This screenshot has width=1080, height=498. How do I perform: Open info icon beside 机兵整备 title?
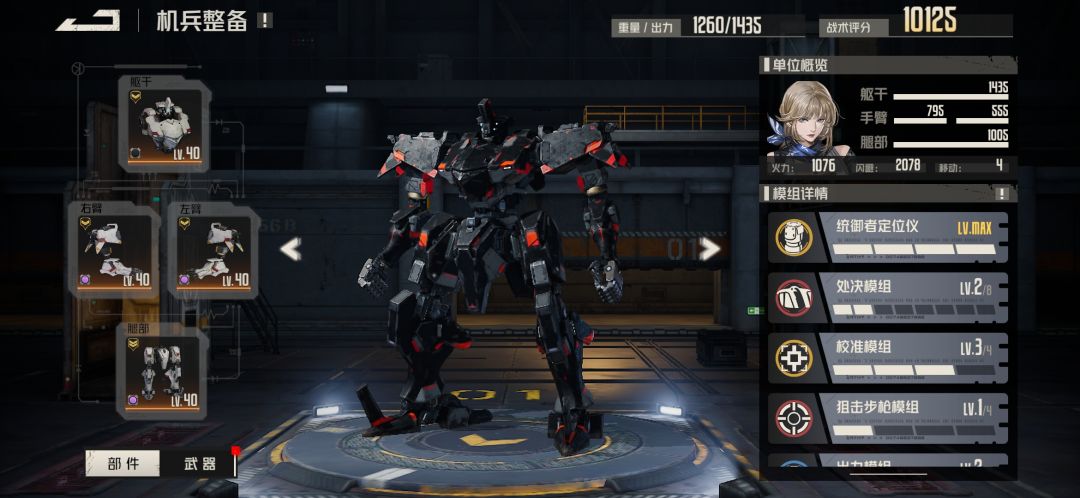click(264, 20)
